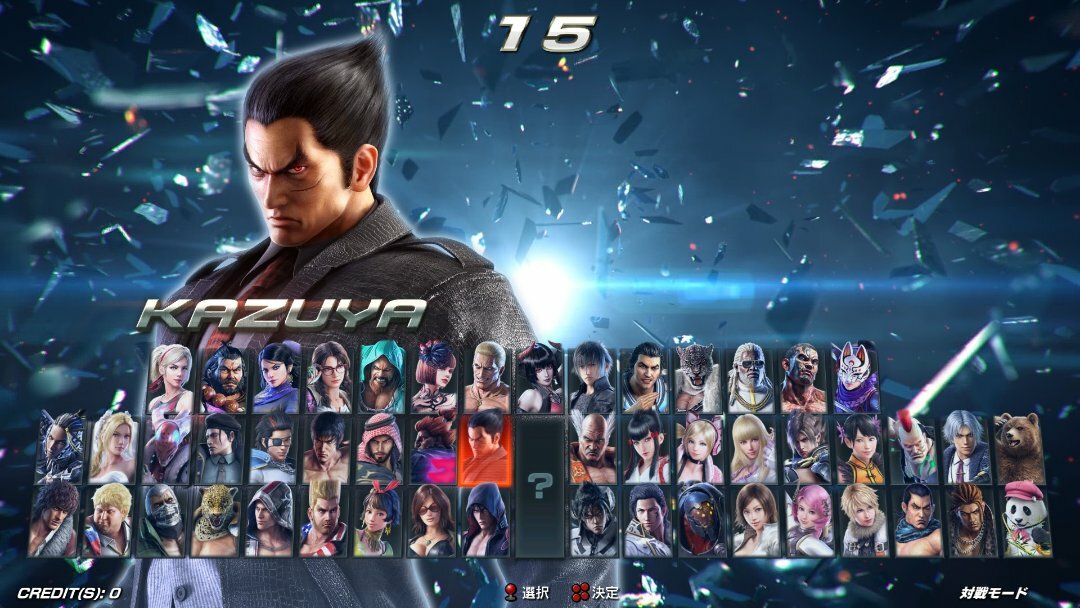Select Heihachi's portrait
Screen dimensions: 1080x608
click(x=592, y=447)
